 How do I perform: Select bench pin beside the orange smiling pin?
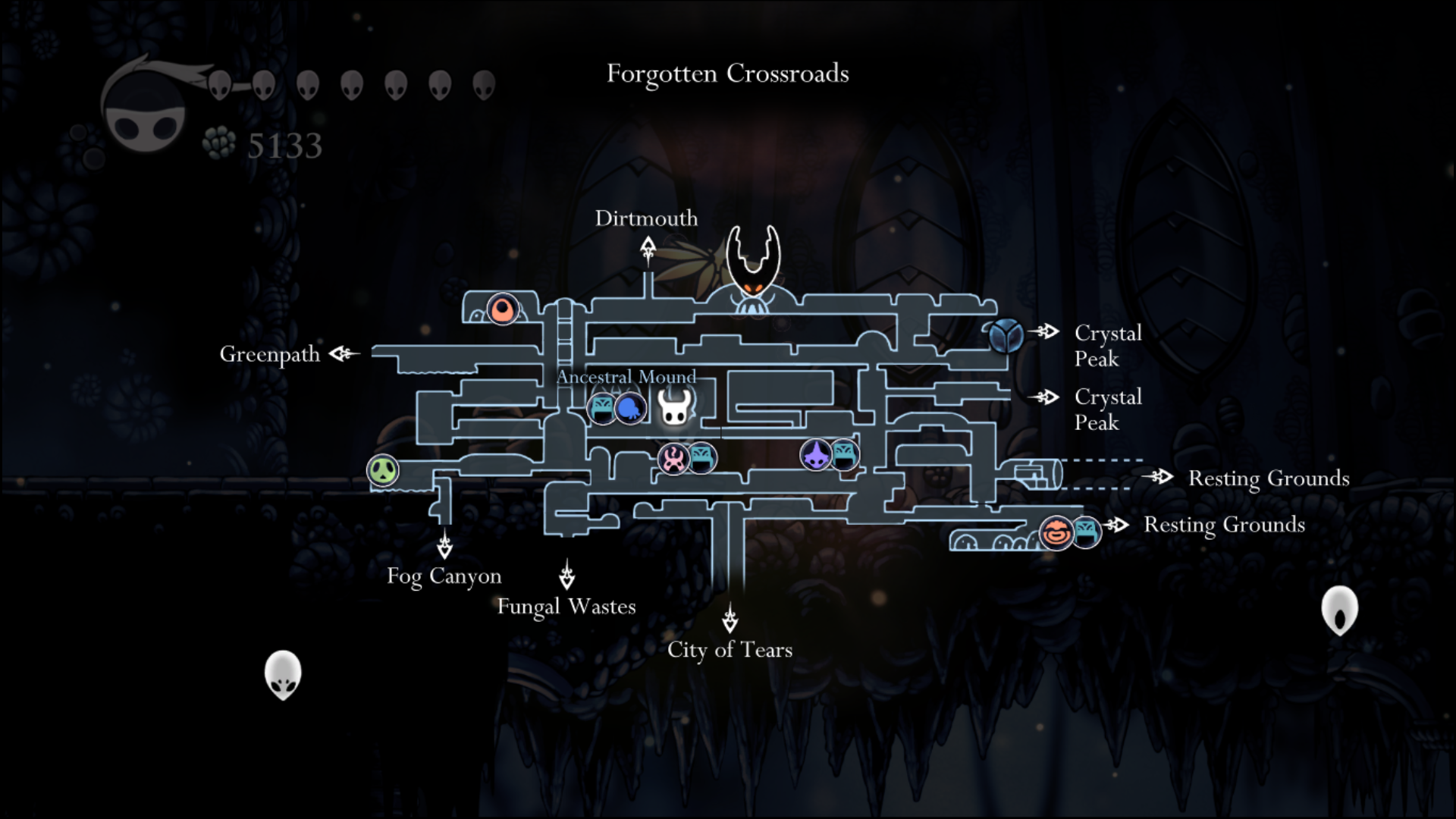[x=1086, y=532]
